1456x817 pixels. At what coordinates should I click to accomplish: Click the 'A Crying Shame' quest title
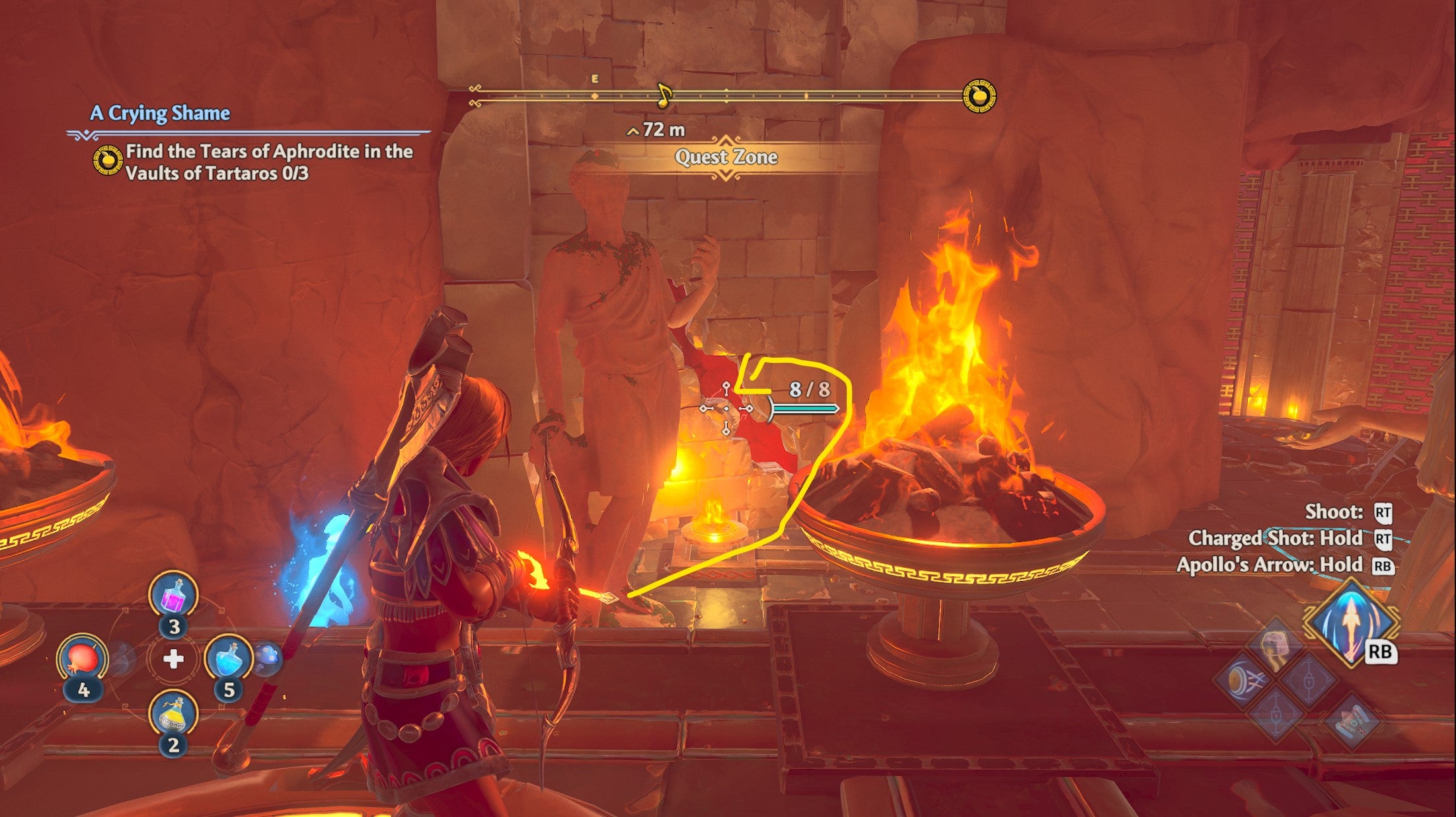coord(161,114)
